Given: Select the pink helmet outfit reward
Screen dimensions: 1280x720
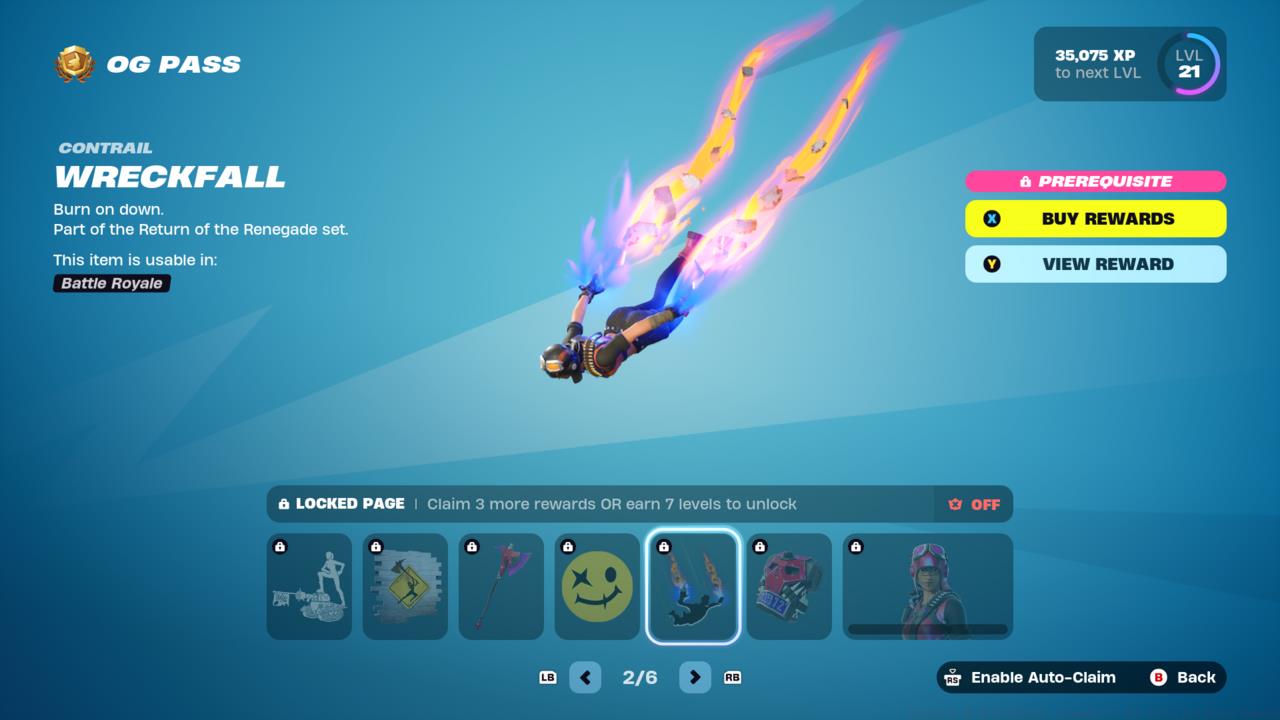Looking at the screenshot, I should [x=927, y=586].
